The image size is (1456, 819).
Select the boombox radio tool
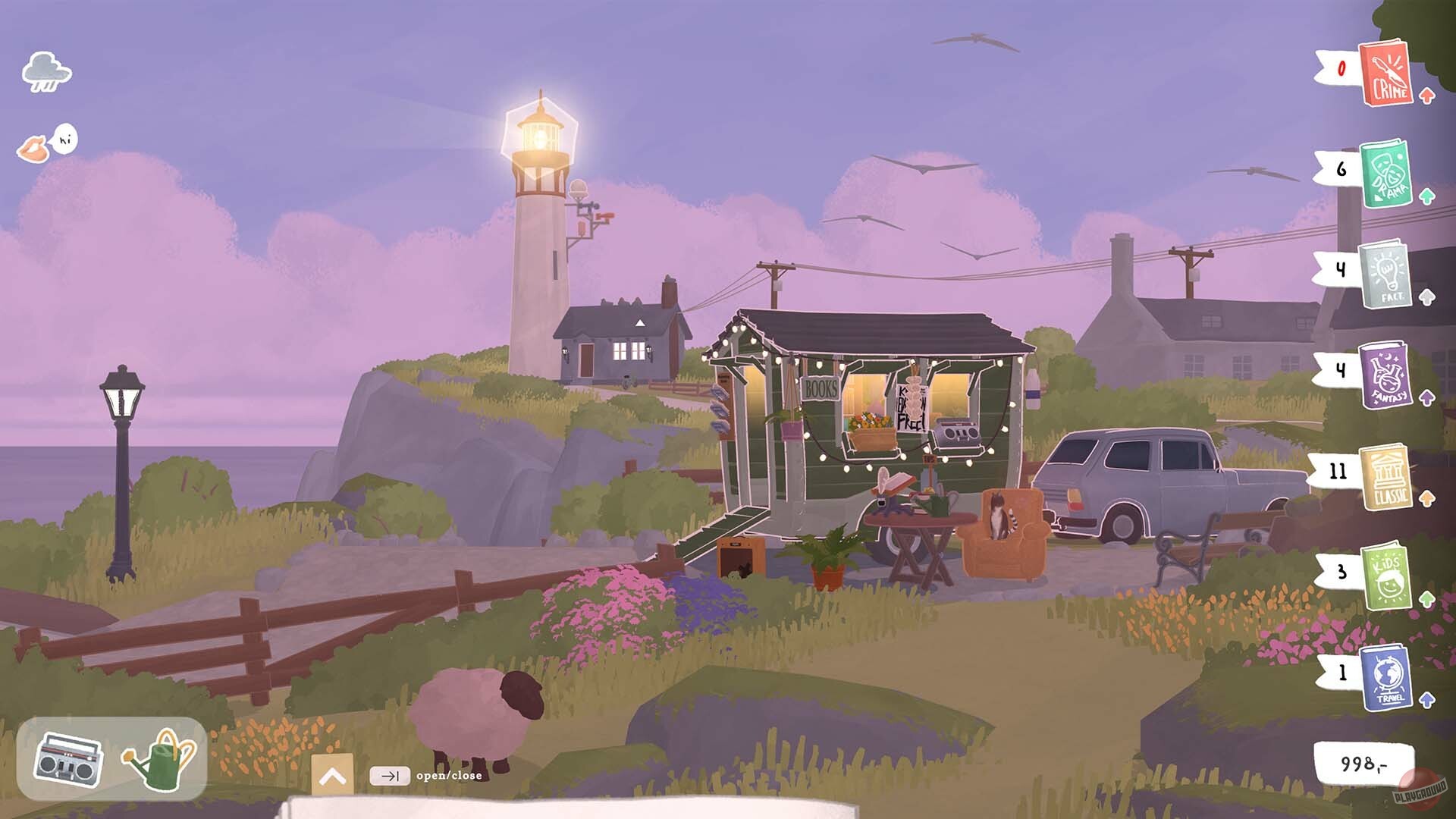(x=68, y=759)
